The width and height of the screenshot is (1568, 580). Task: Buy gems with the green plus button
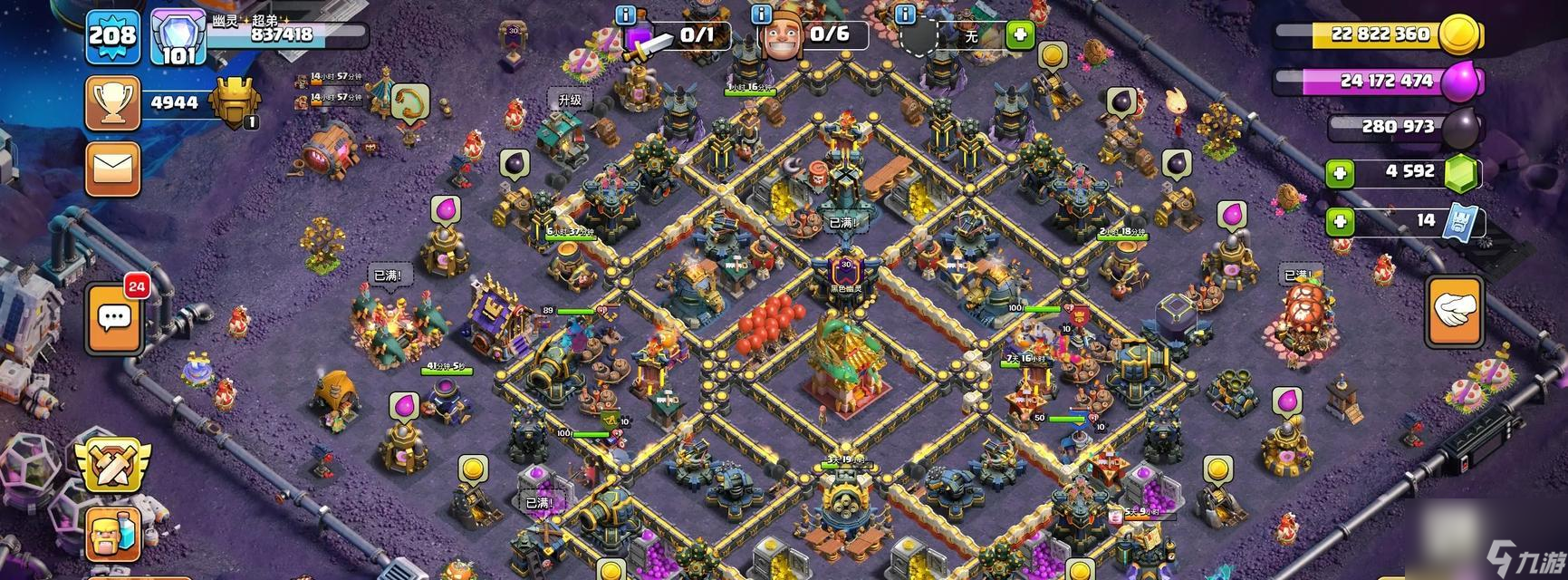[1340, 173]
